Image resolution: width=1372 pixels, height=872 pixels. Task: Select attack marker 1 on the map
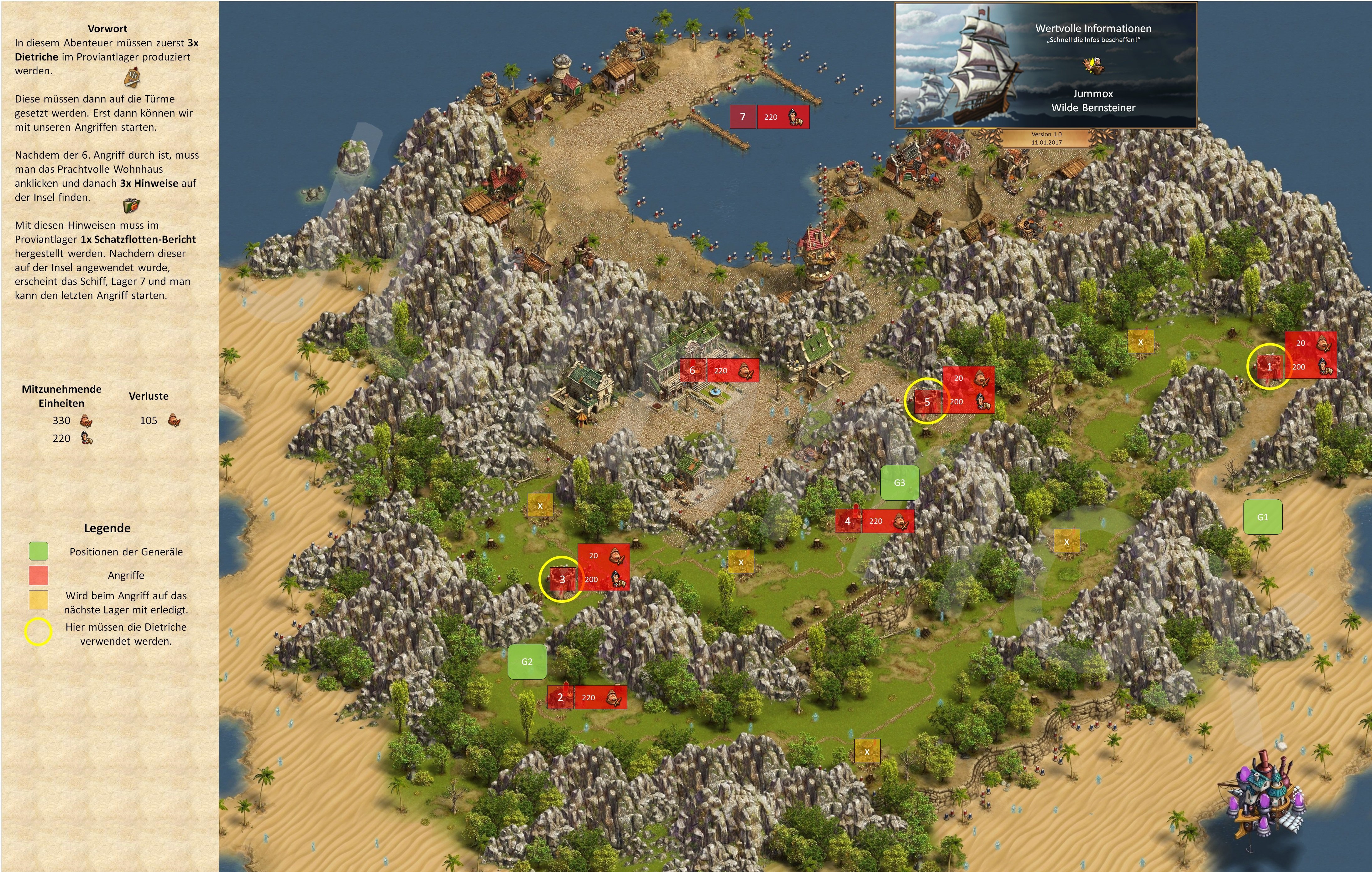point(1269,366)
